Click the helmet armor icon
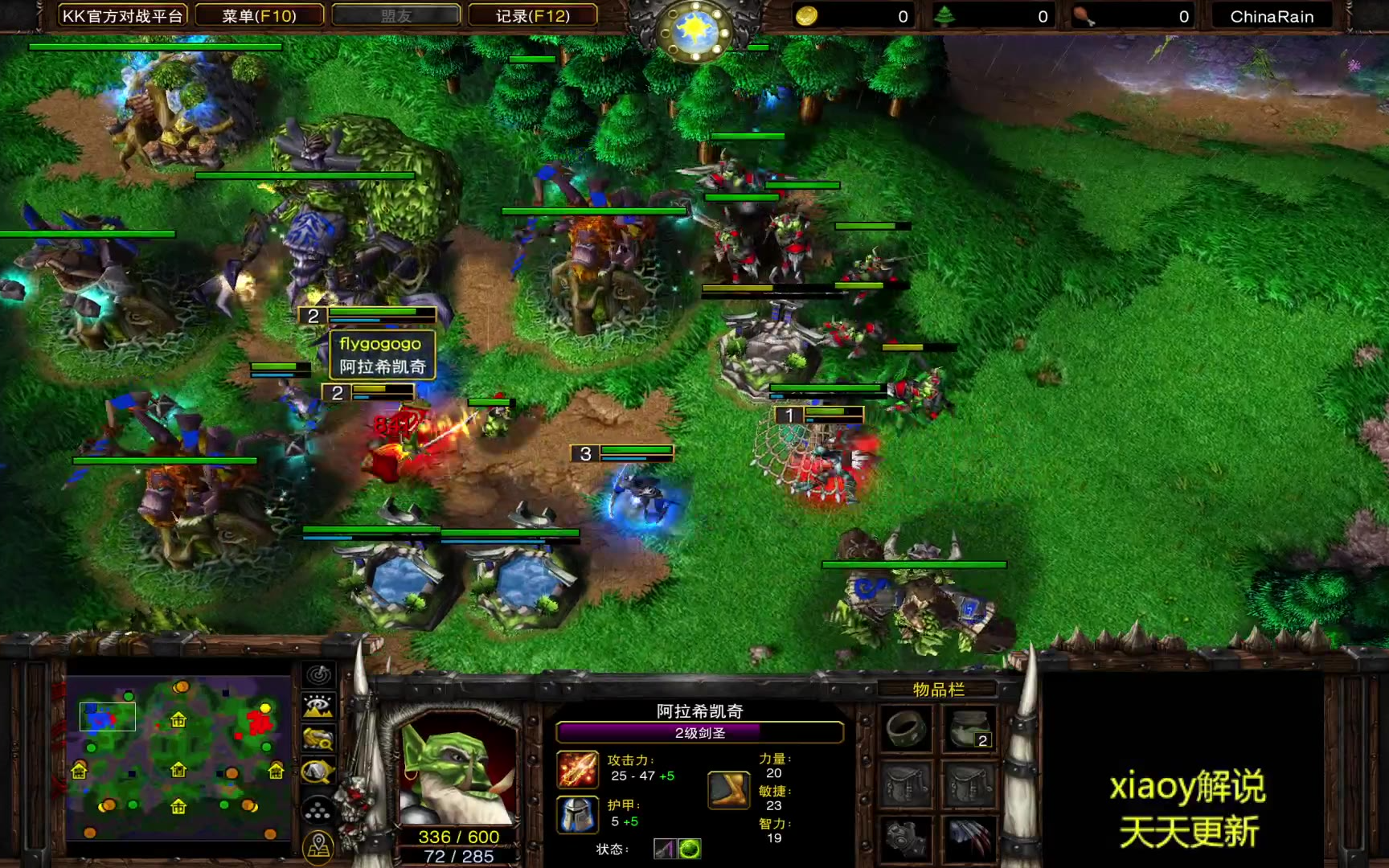 coord(577,813)
